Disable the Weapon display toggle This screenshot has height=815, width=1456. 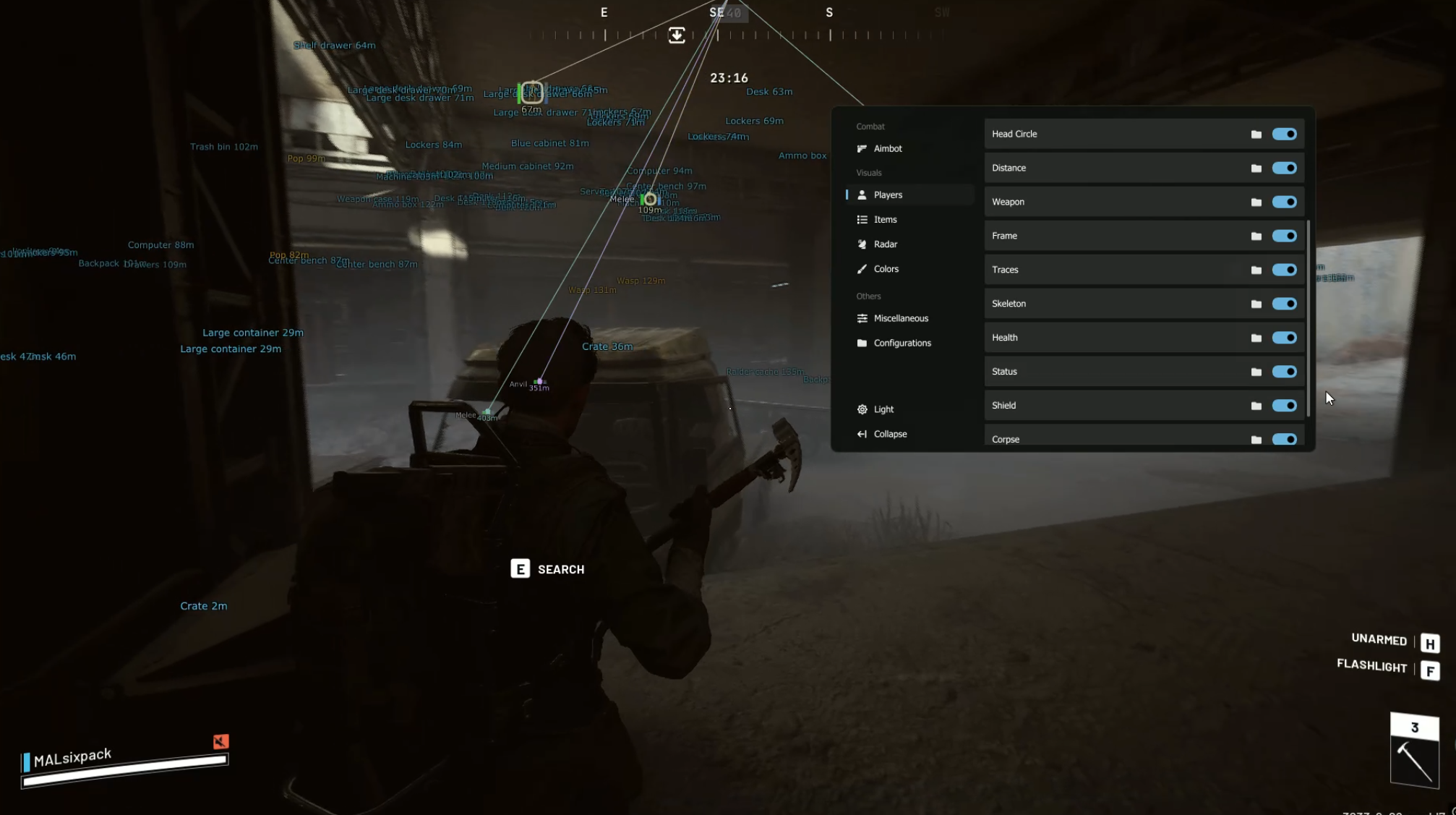click(1284, 202)
